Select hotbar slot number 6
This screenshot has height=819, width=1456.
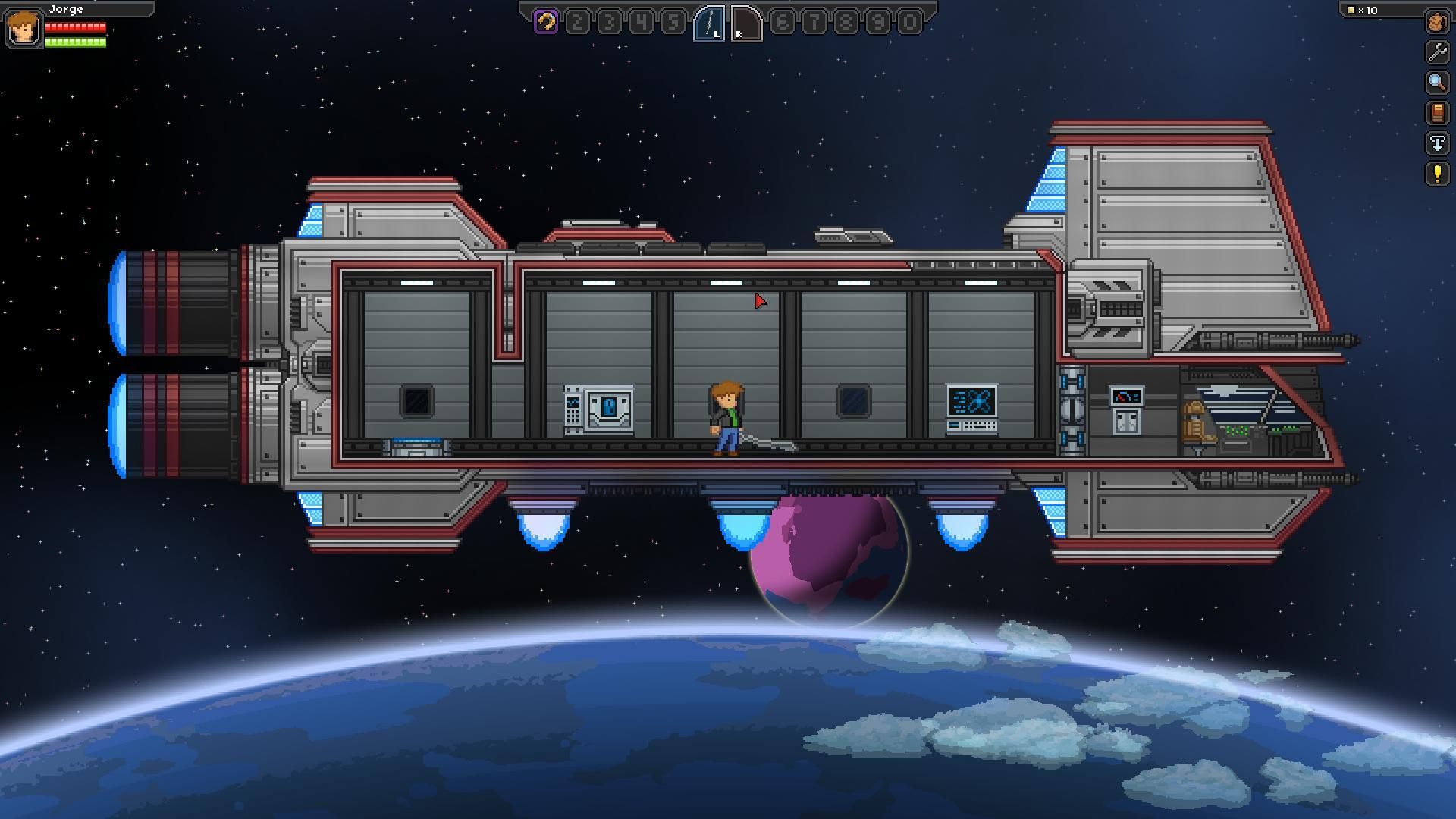(783, 22)
